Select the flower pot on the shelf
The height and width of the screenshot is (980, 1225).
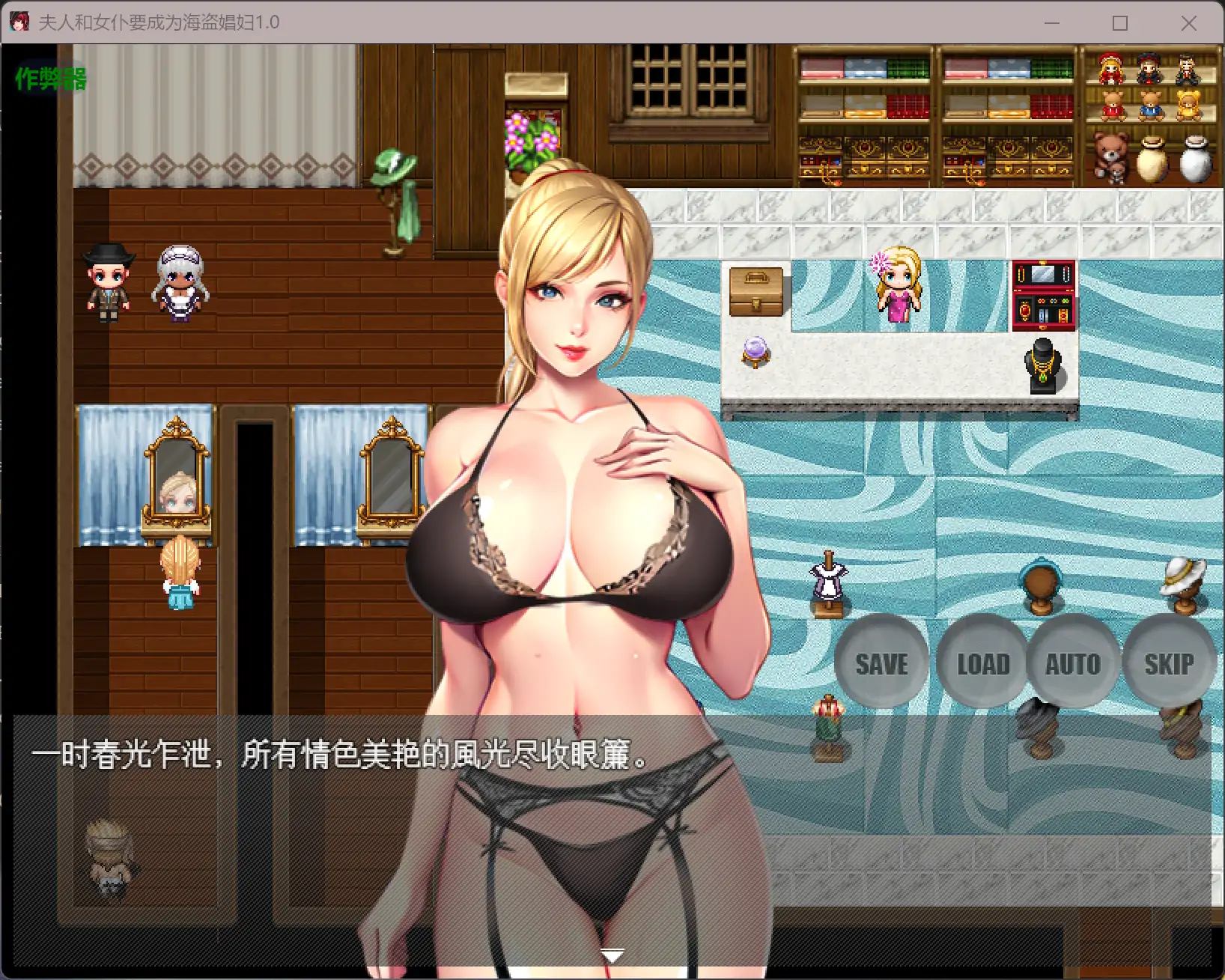coord(529,140)
